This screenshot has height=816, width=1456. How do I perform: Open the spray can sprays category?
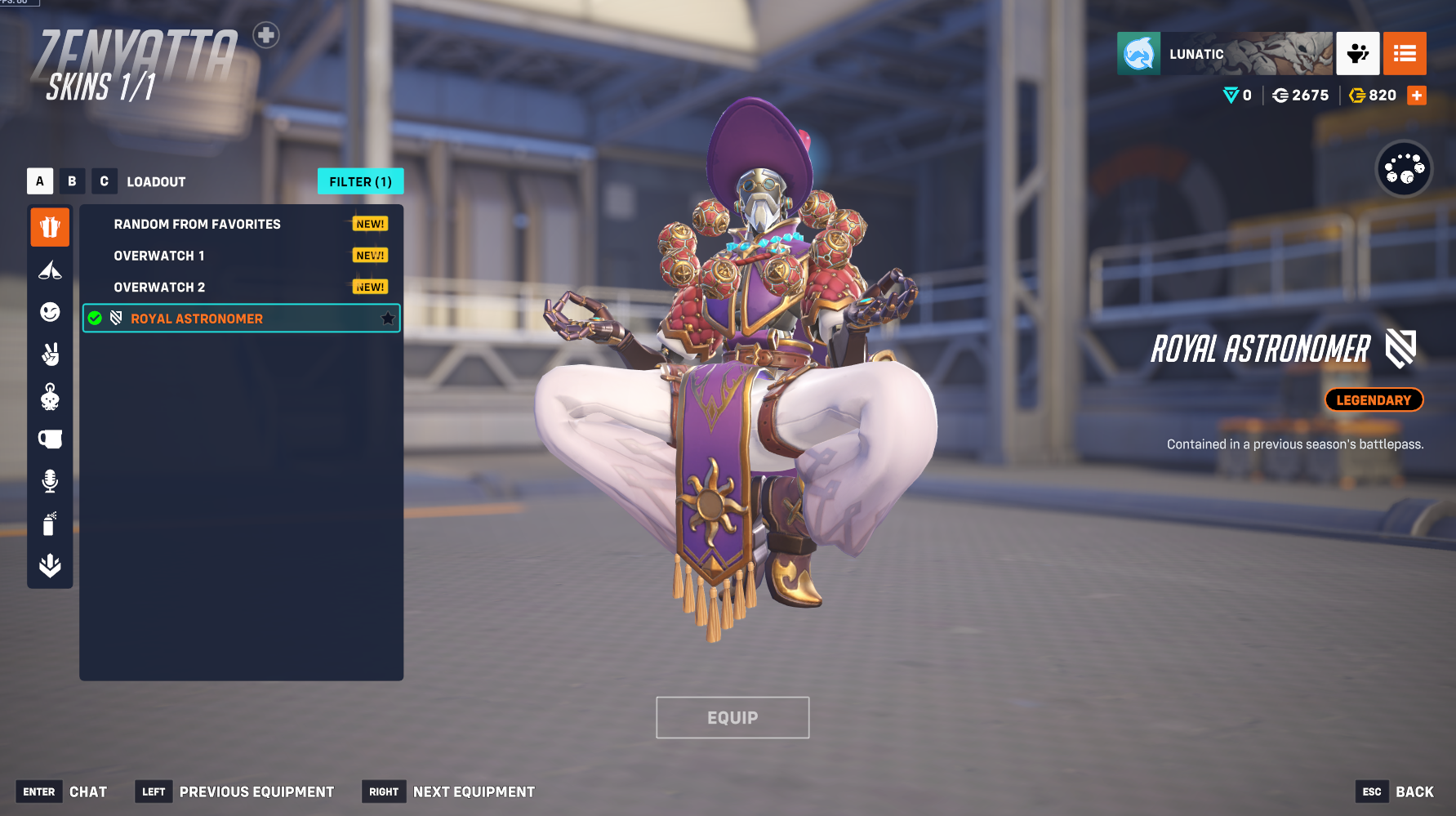(x=50, y=524)
